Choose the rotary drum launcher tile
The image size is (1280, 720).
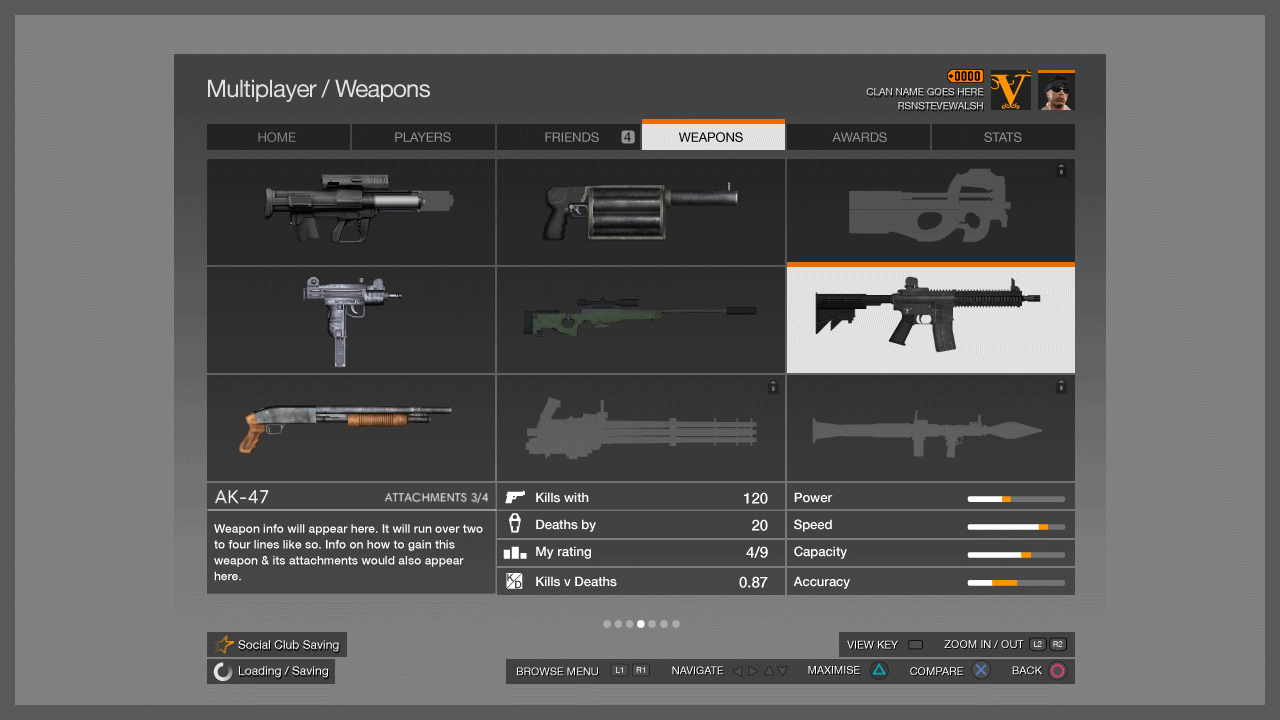click(640, 211)
